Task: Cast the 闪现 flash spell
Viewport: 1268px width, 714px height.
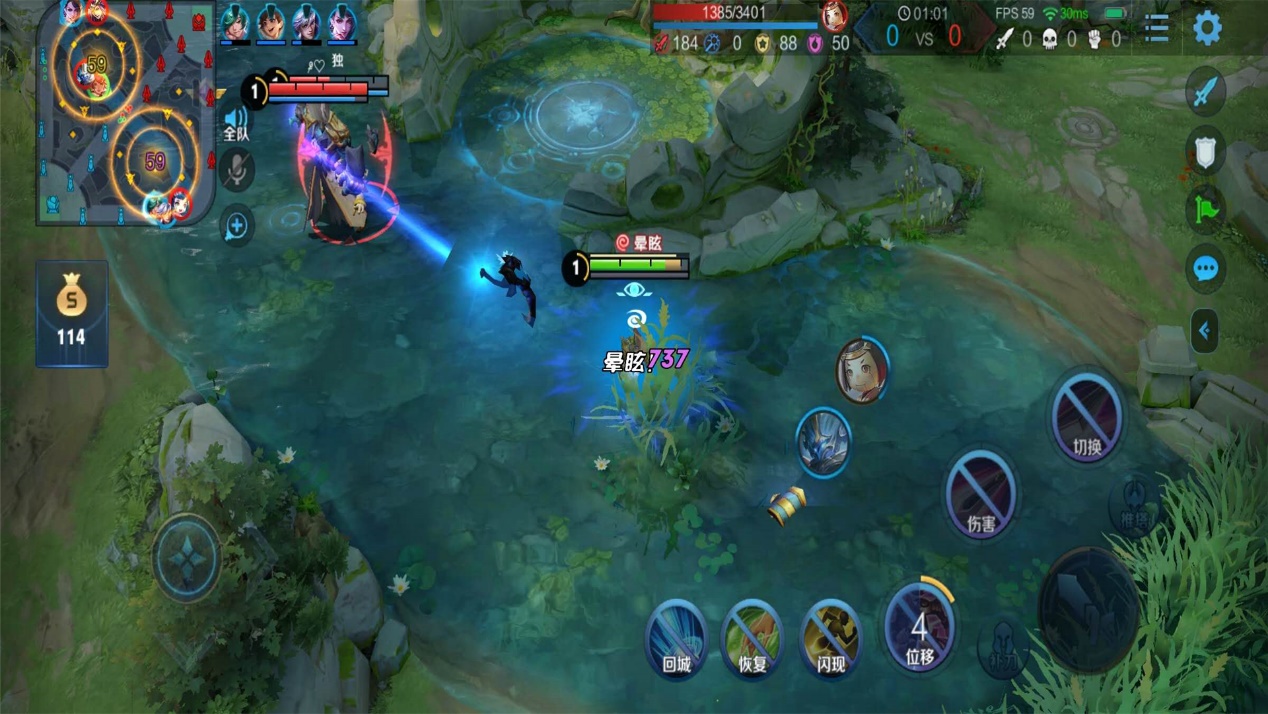Action: coord(831,636)
